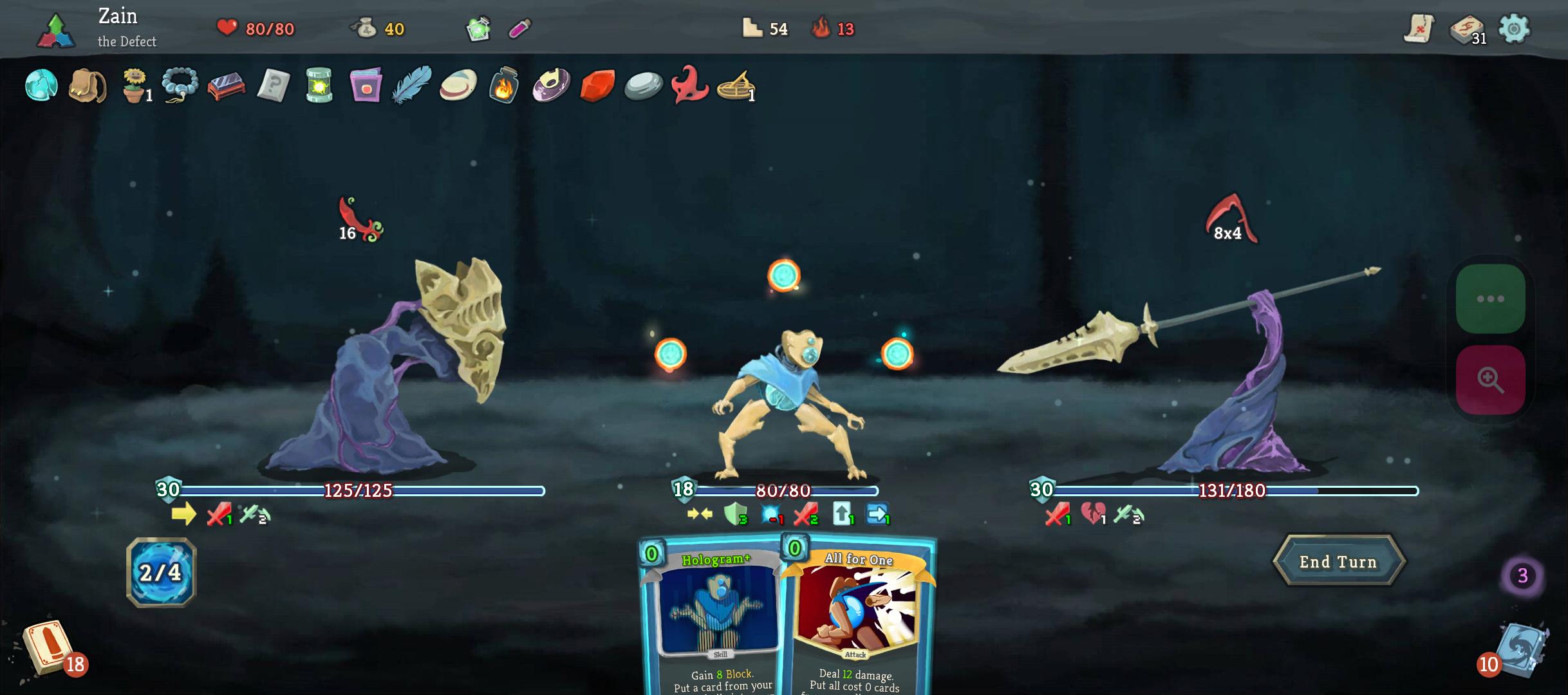Select the green potion slot
This screenshot has width=1568, height=695.
pyautogui.click(x=478, y=29)
